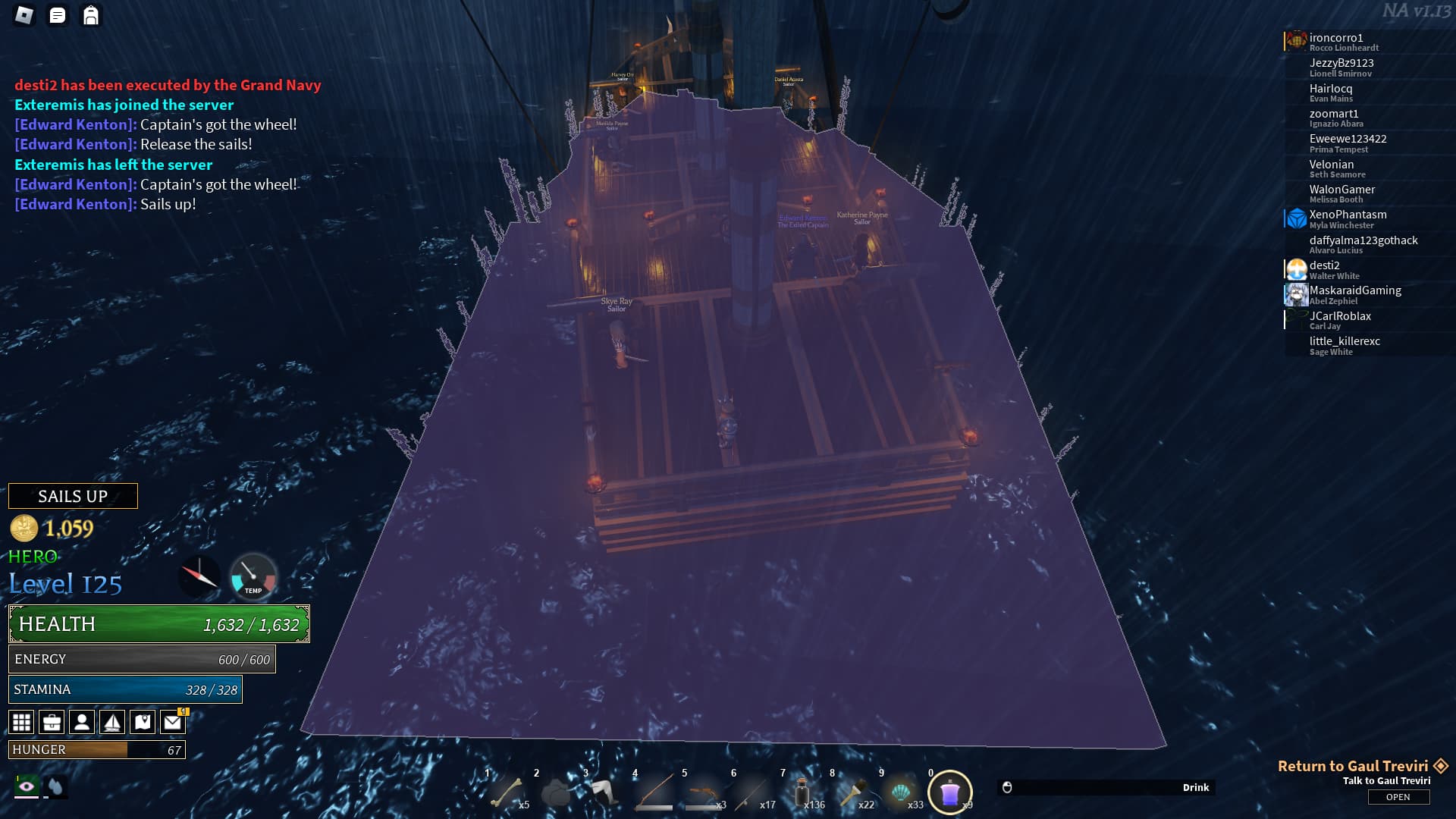Select the paintbrush hotbar item

(x=852, y=793)
